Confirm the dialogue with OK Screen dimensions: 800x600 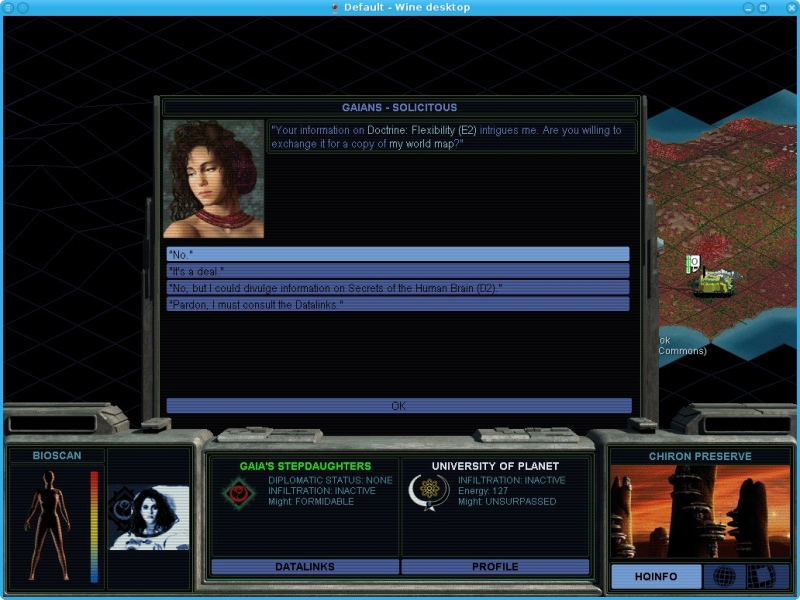pos(398,406)
